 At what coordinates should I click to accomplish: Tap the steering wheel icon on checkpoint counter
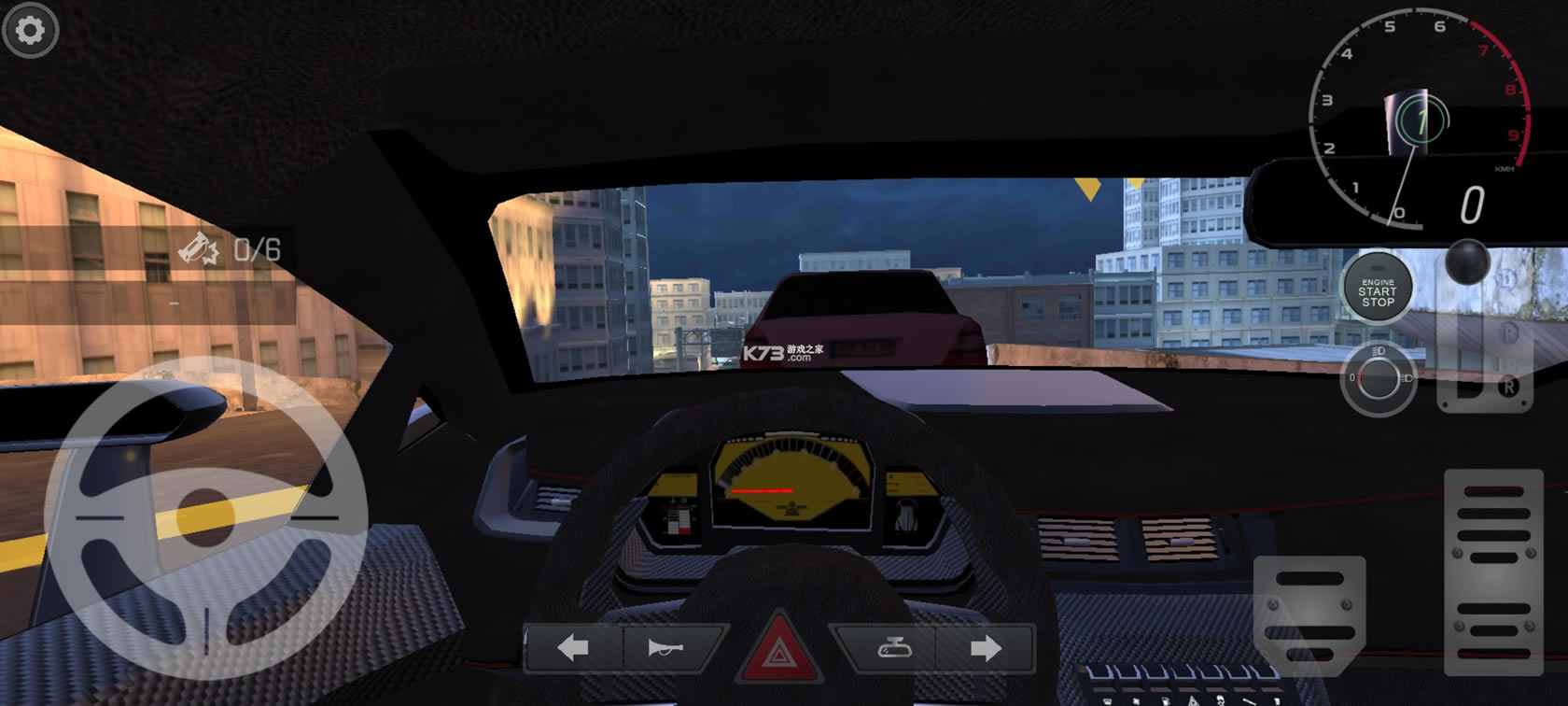(x=199, y=247)
